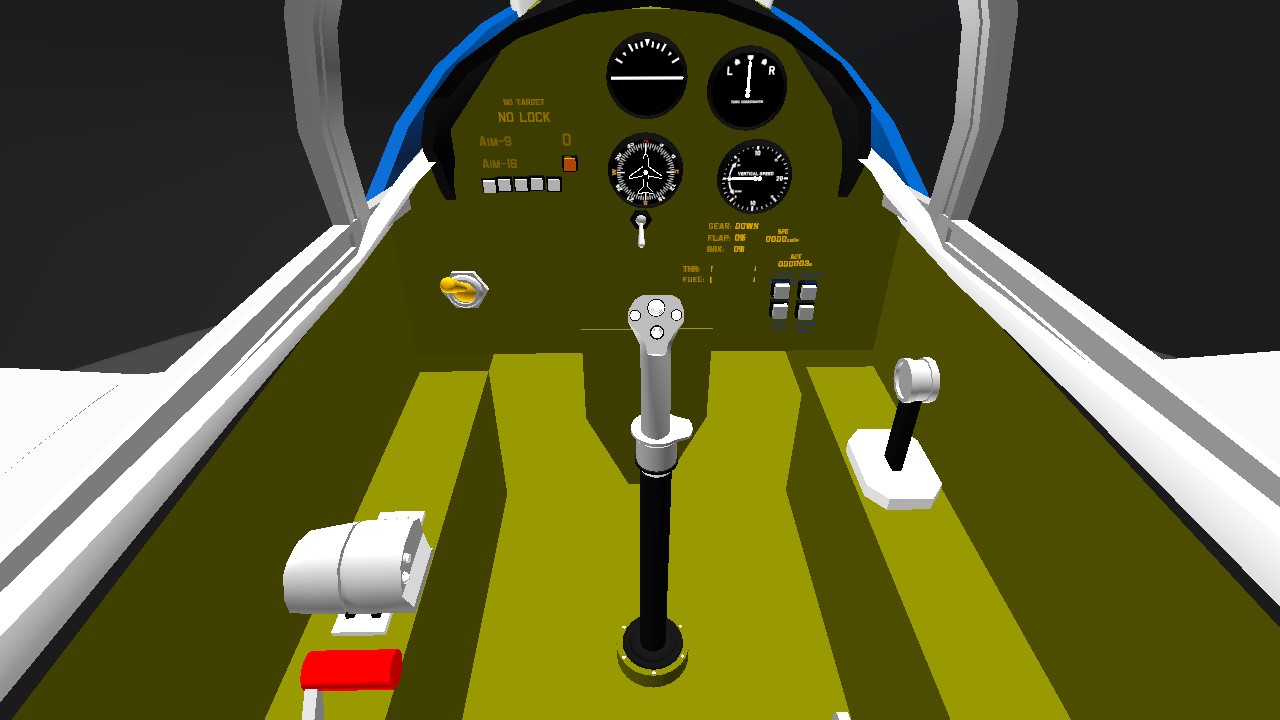Toggle the white lever switch under the heading gauge
The width and height of the screenshot is (1280, 720).
tap(641, 232)
